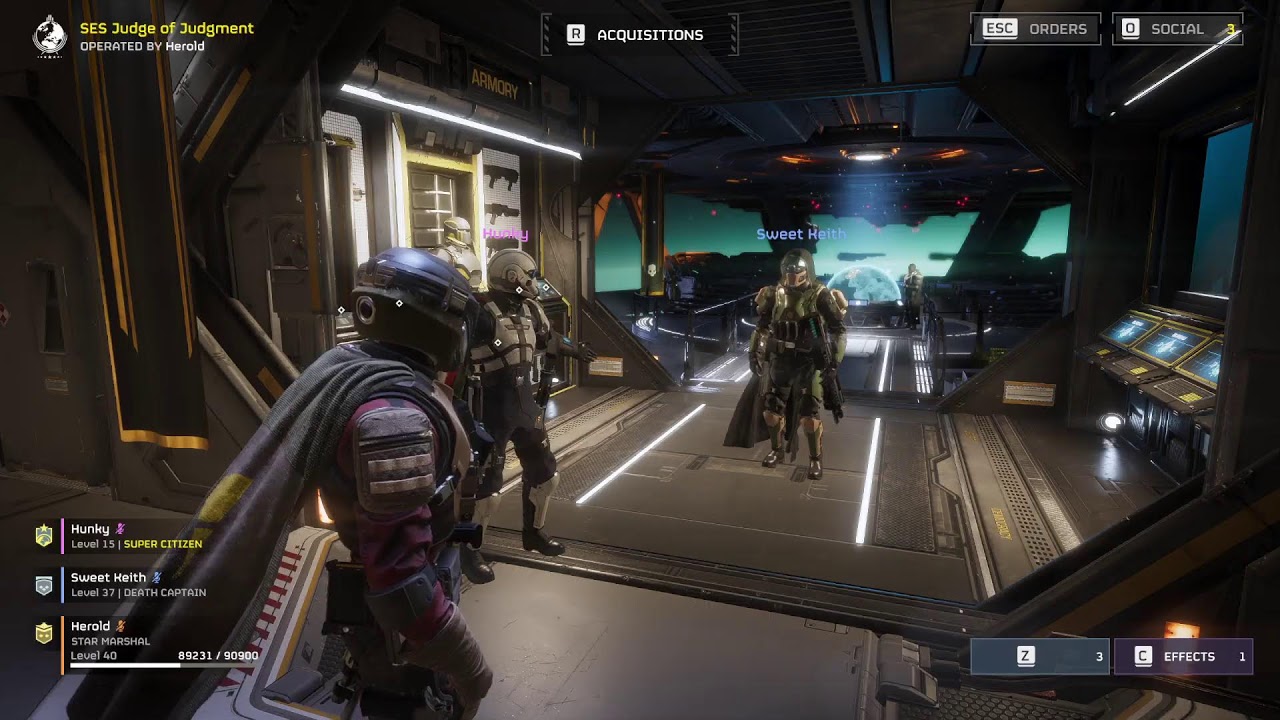Open the Acquisitions menu
The height and width of the screenshot is (720, 1280).
click(639, 35)
